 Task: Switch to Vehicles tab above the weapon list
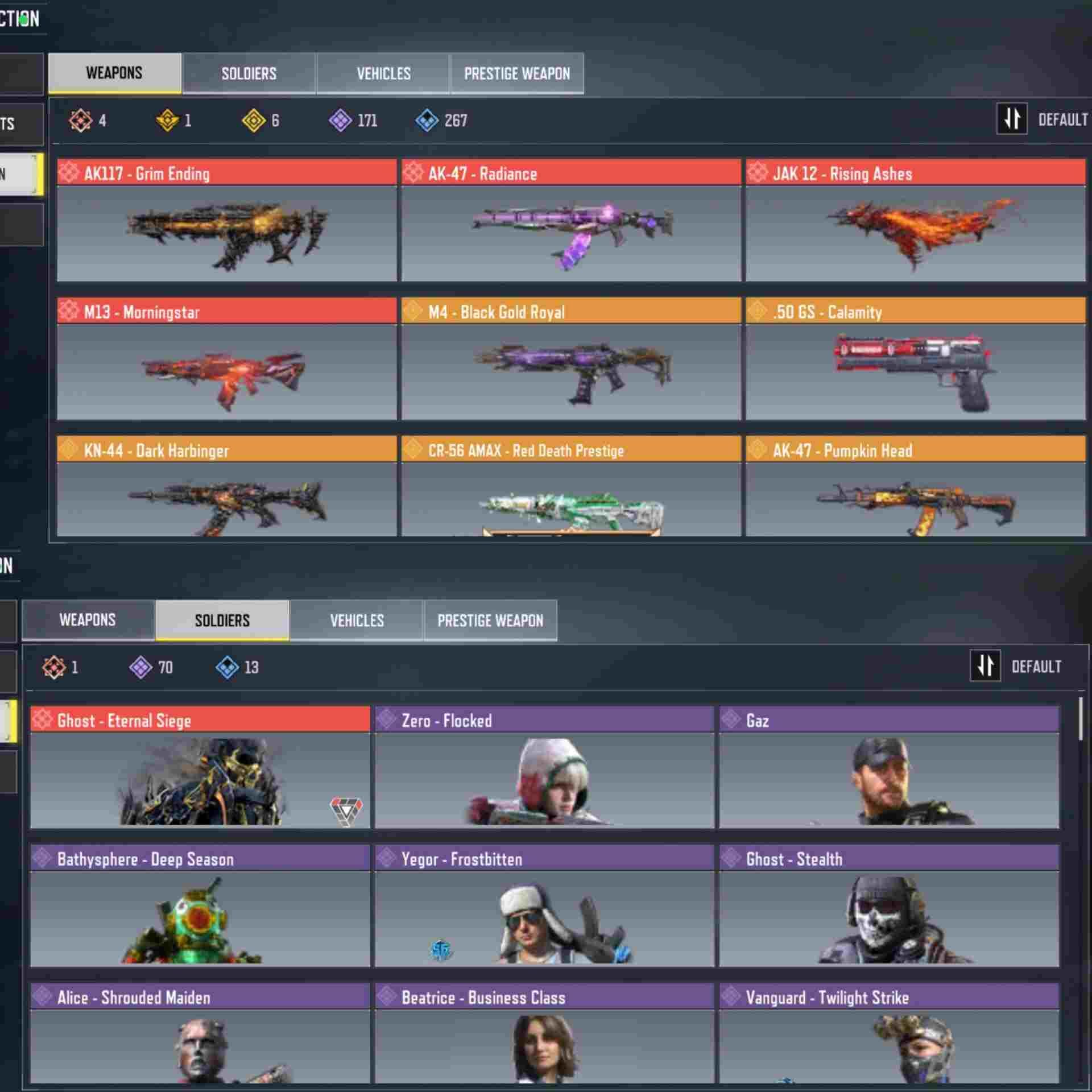(383, 73)
